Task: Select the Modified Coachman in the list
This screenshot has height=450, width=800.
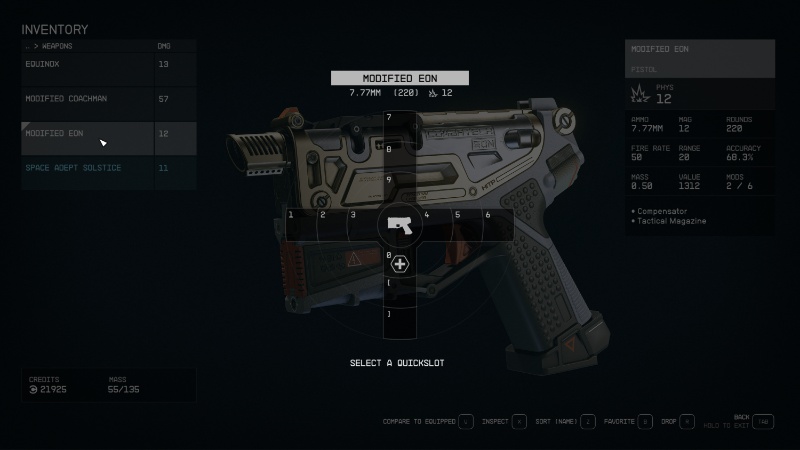Action: point(88,99)
